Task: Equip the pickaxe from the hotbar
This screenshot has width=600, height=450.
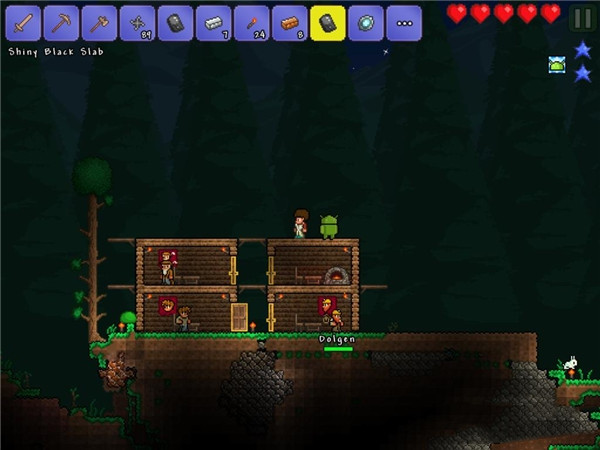Action: coord(60,22)
